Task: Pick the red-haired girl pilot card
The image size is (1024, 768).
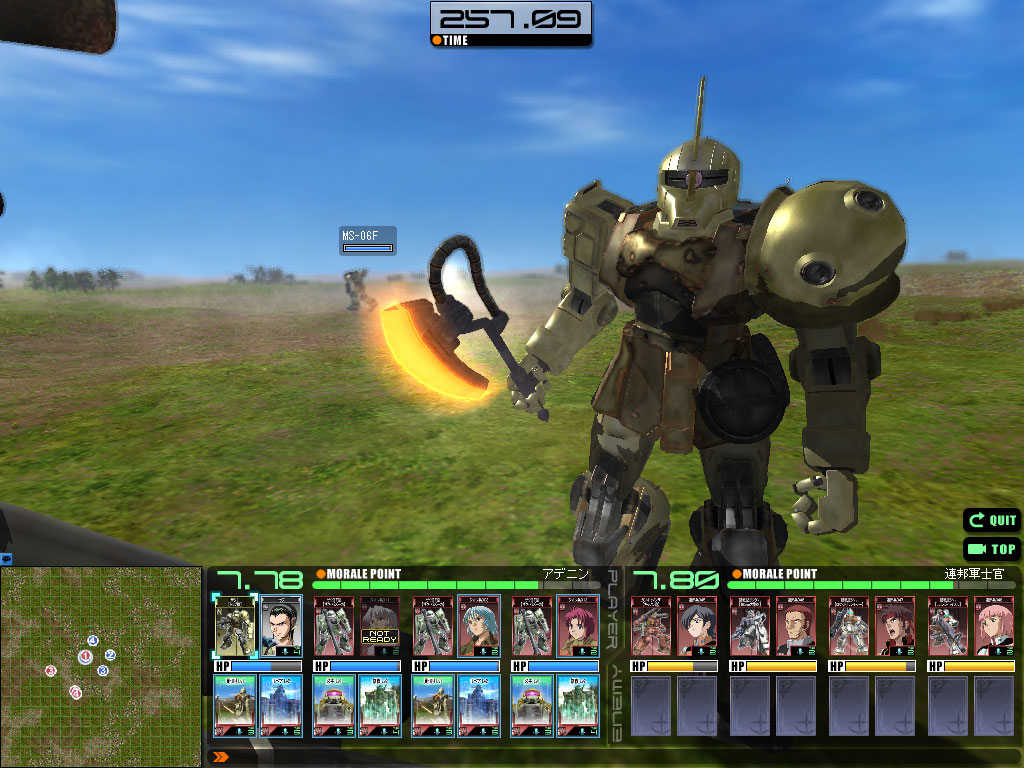Action: point(578,625)
